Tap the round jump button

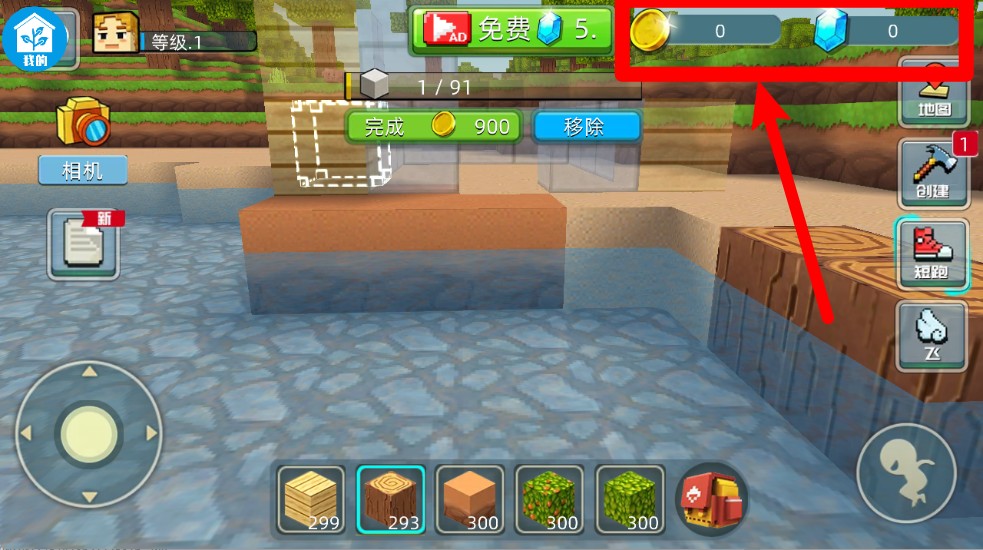point(906,472)
